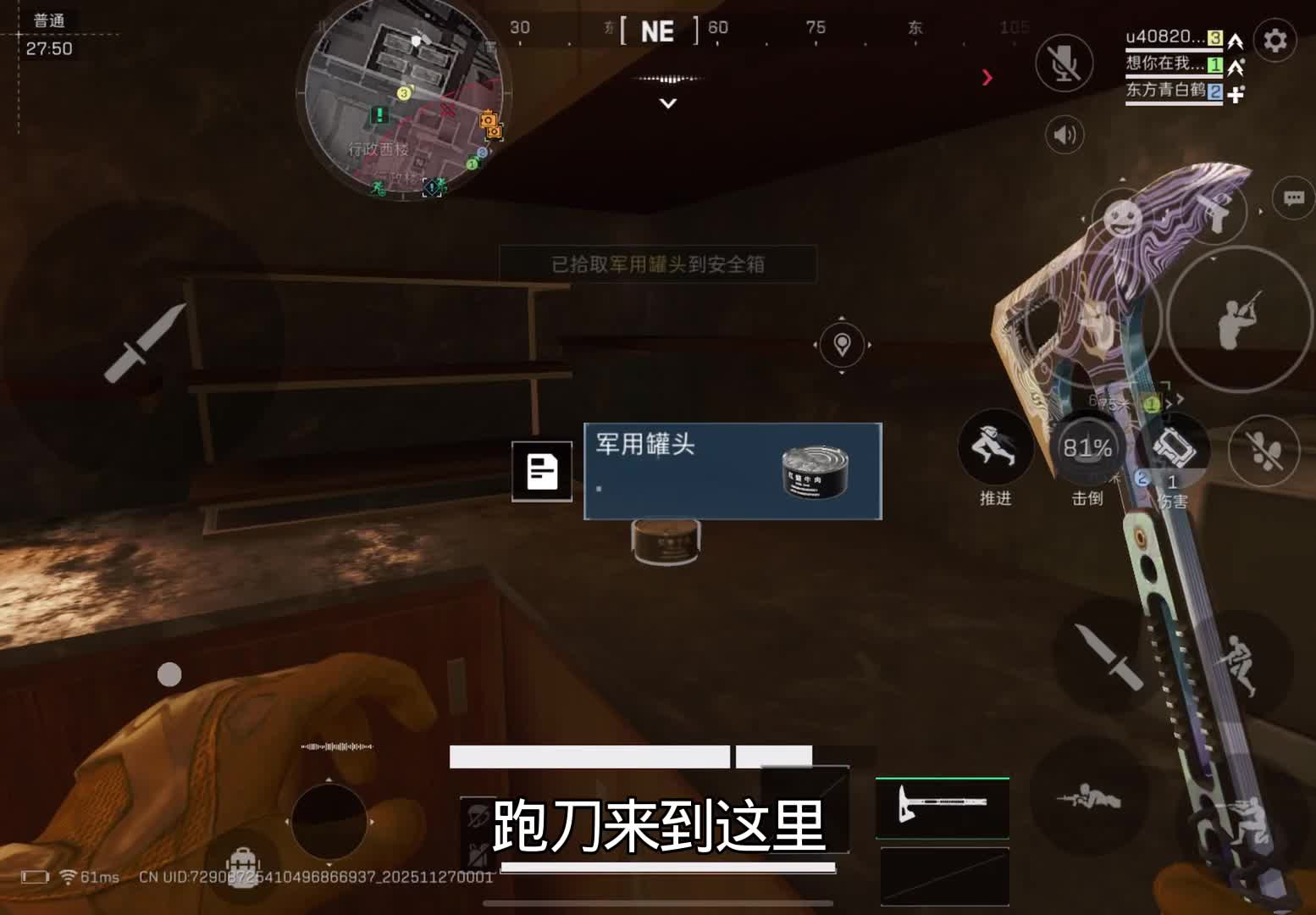
Task: Tap the red right chevron under the compass
Action: click(989, 77)
